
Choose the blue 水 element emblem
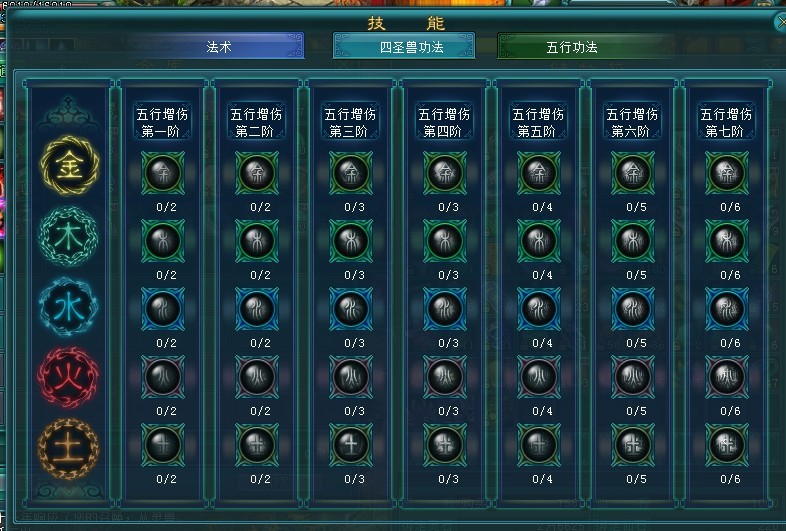point(69,305)
